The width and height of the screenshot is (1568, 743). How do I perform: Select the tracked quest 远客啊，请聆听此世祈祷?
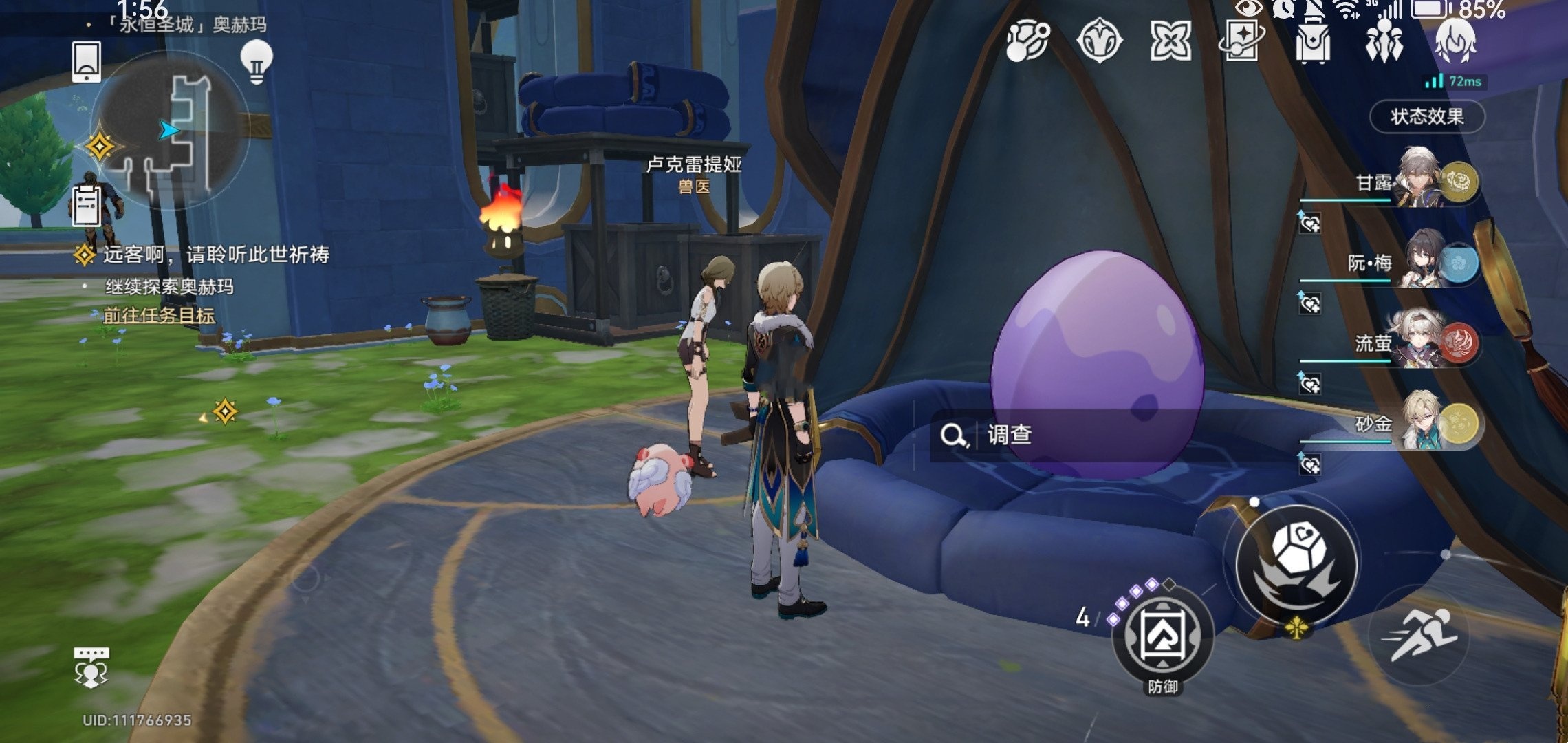(216, 255)
